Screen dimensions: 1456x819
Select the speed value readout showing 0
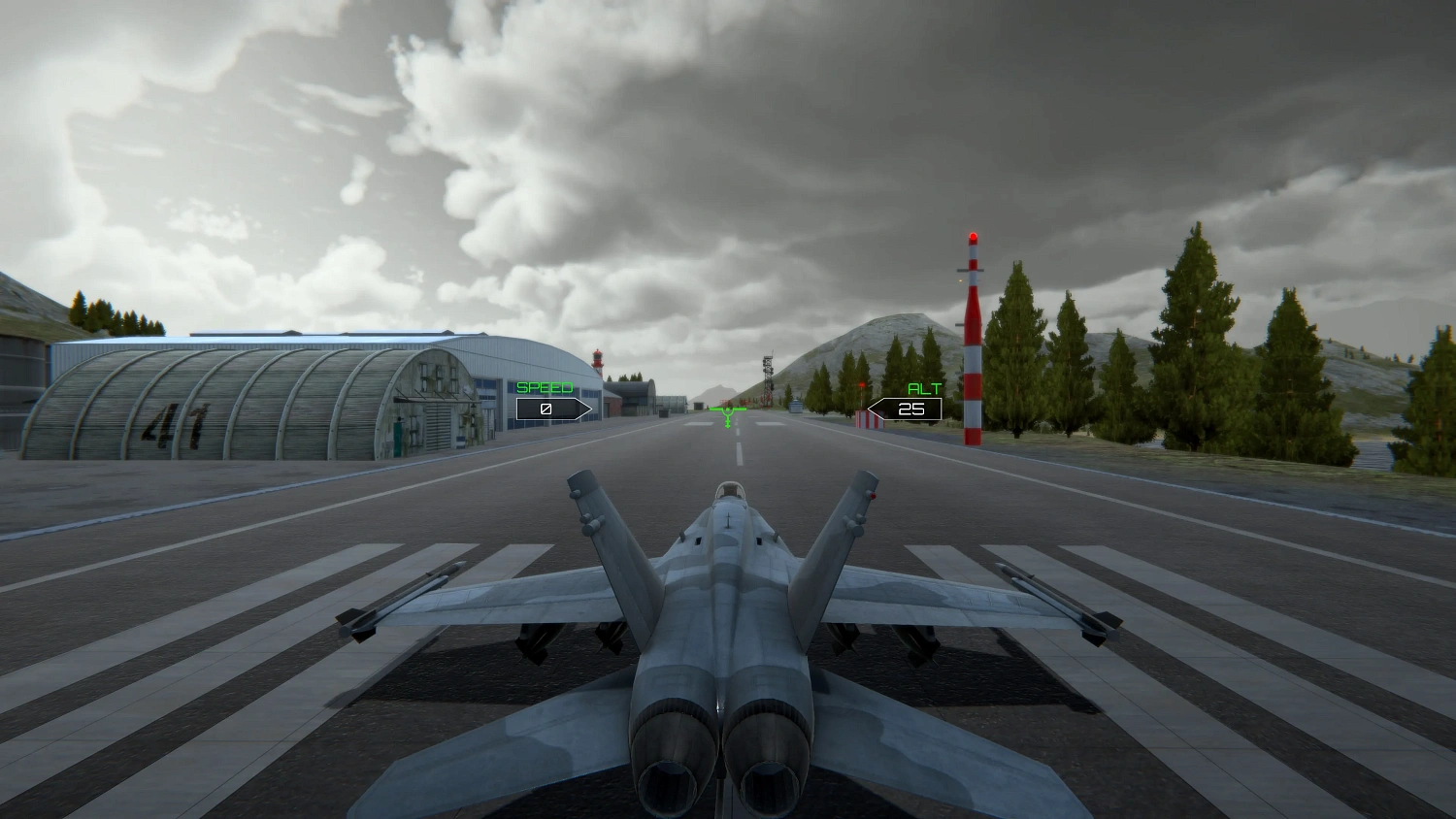pos(546,409)
